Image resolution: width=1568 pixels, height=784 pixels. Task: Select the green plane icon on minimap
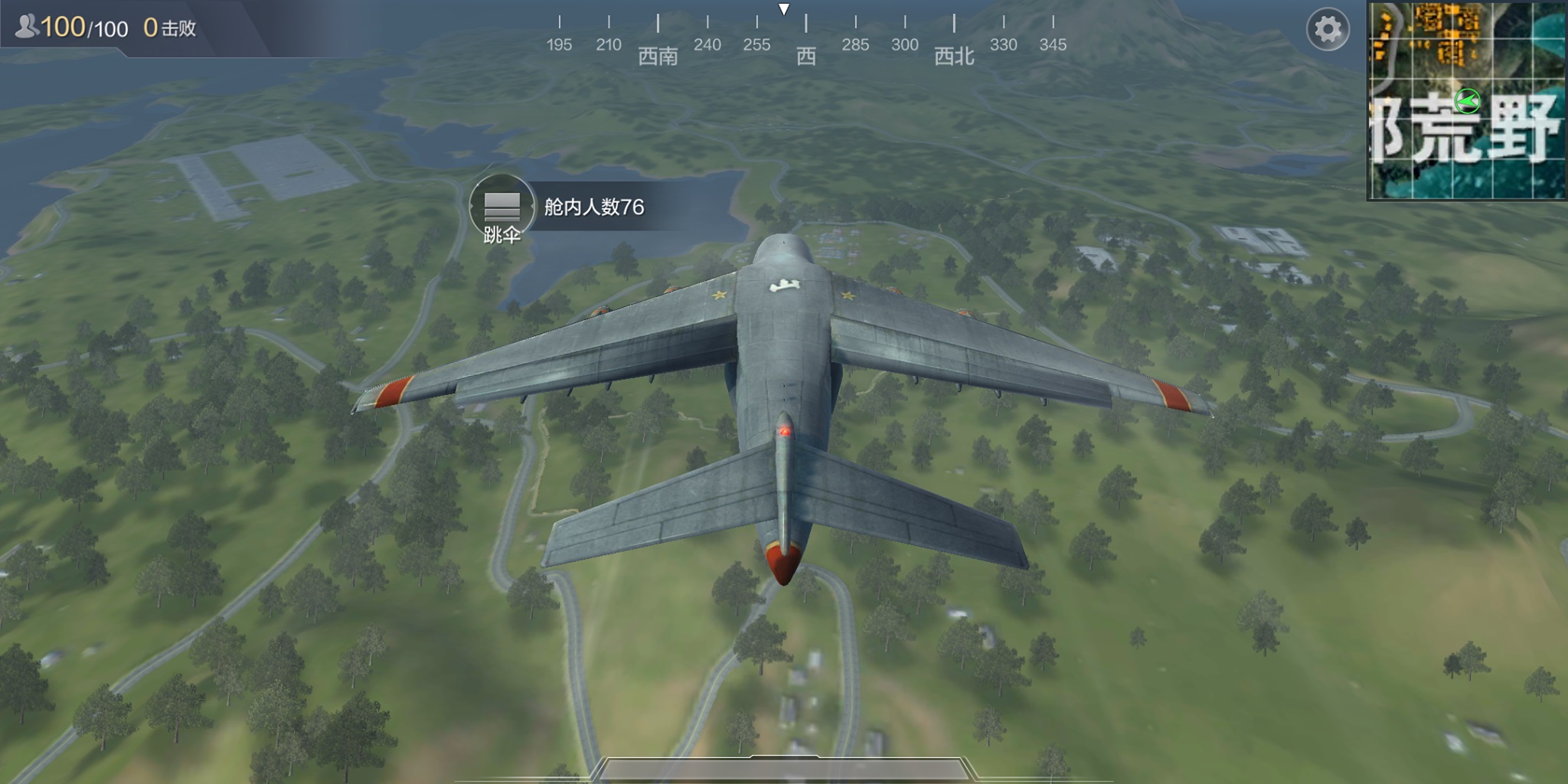(x=1467, y=99)
